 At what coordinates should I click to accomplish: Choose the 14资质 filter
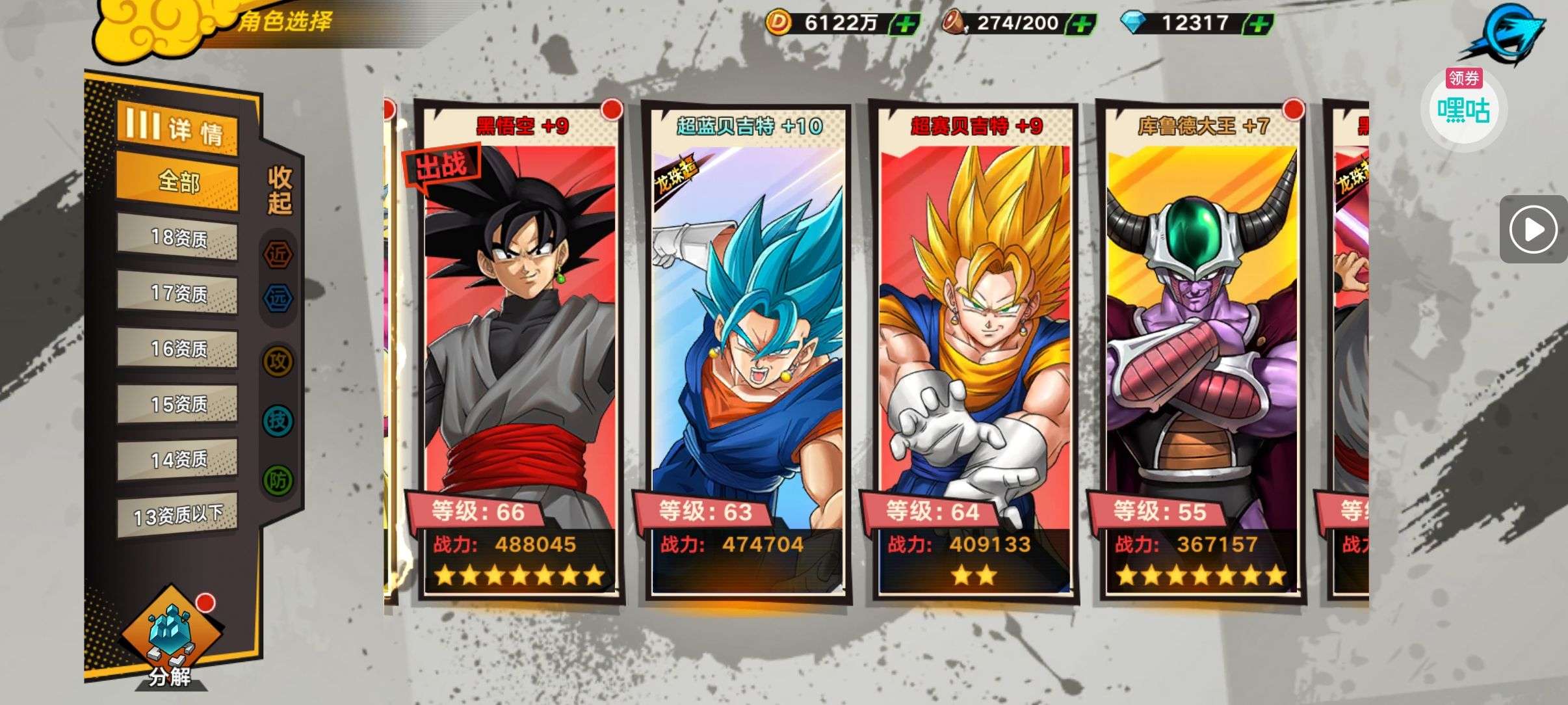178,460
